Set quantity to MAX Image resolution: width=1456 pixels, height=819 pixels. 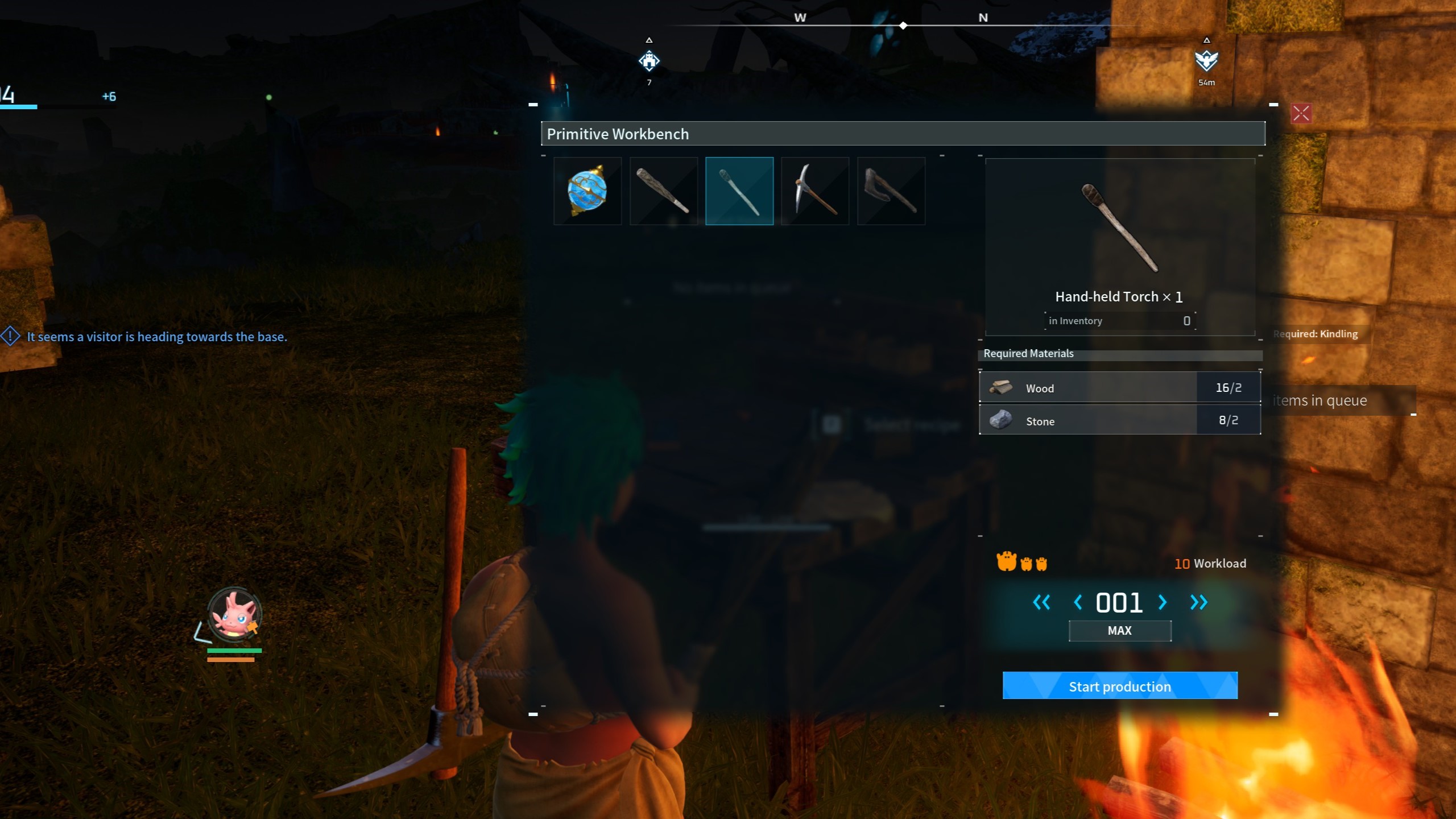(x=1119, y=631)
